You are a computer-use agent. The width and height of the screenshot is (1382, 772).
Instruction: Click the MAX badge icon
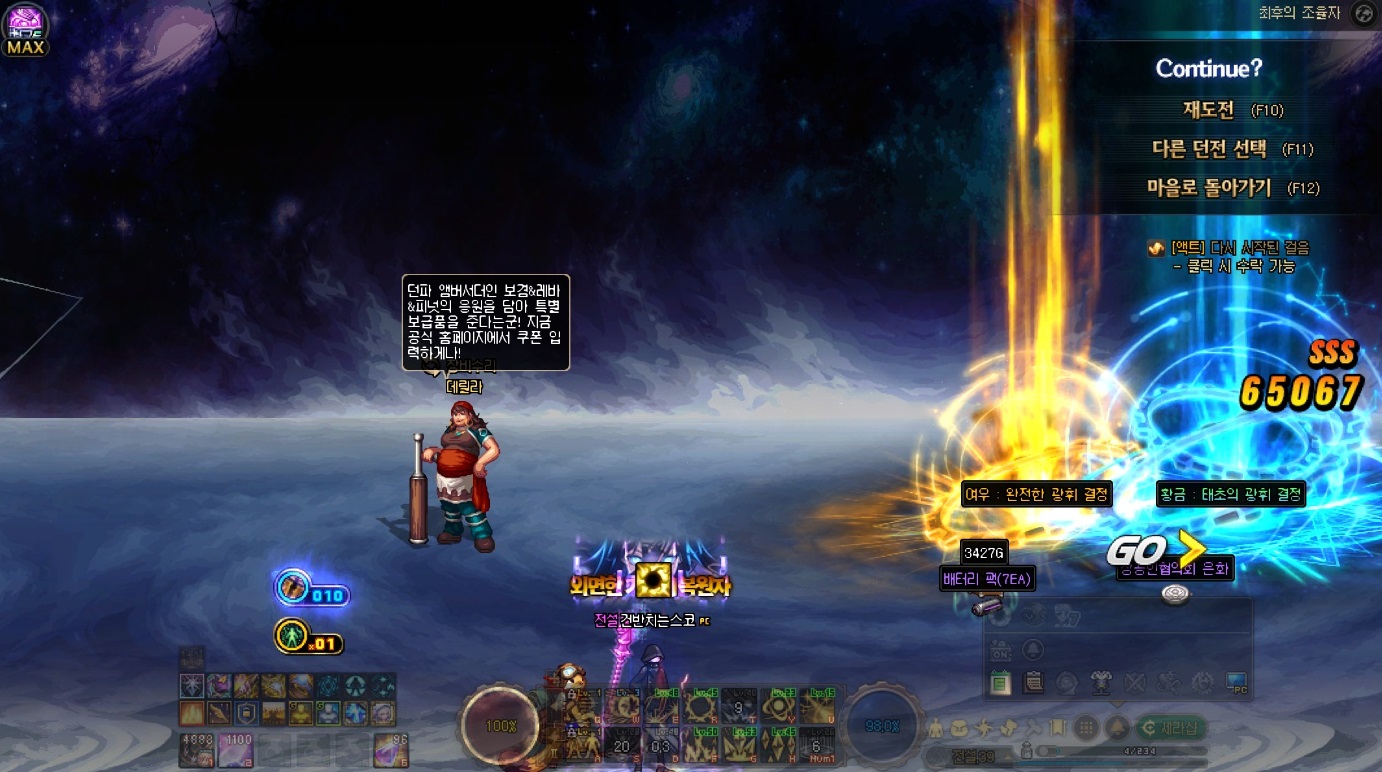[x=25, y=30]
